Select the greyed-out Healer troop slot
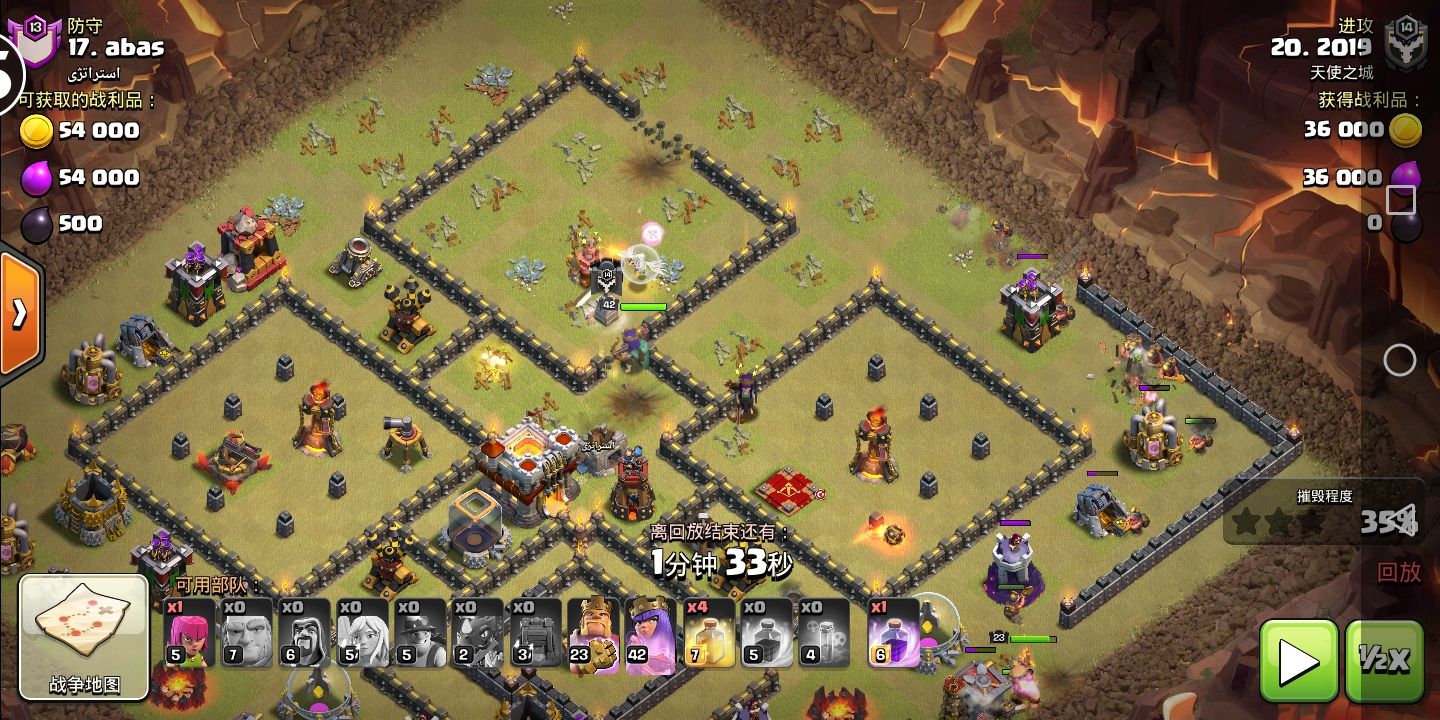Viewport: 1440px width, 720px height. pyautogui.click(x=363, y=633)
